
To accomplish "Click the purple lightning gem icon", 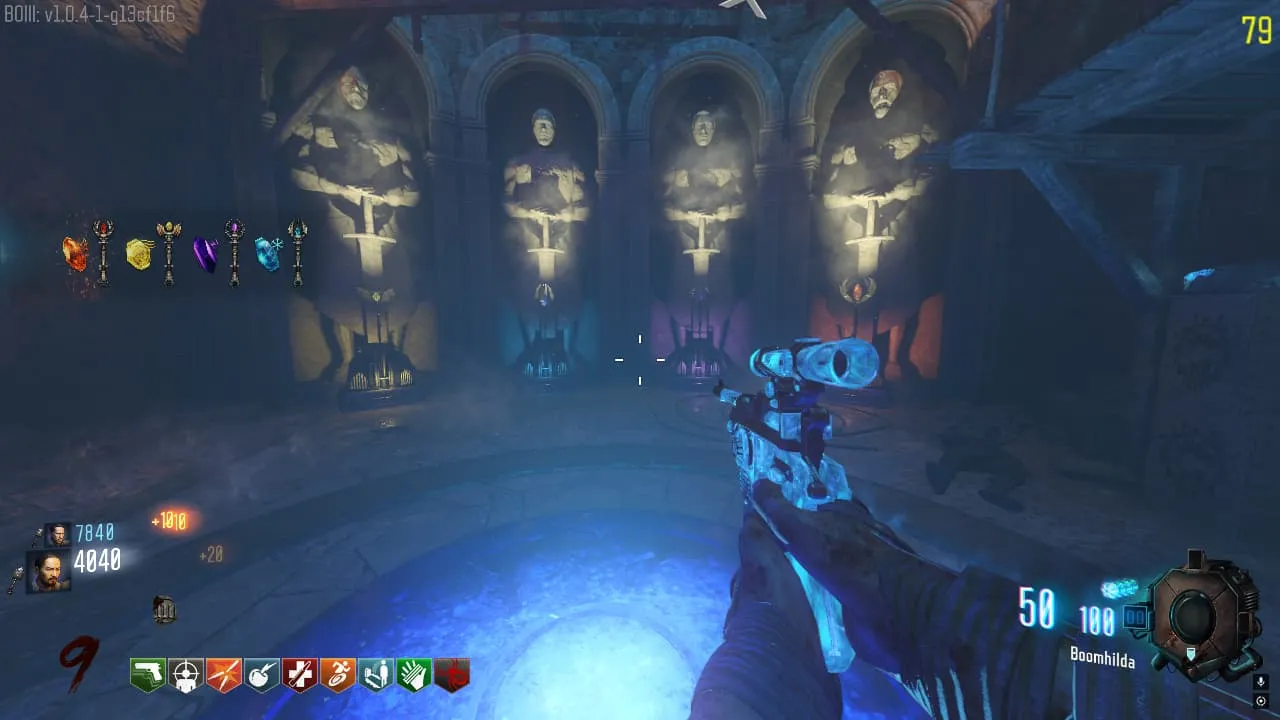I will pyautogui.click(x=205, y=255).
